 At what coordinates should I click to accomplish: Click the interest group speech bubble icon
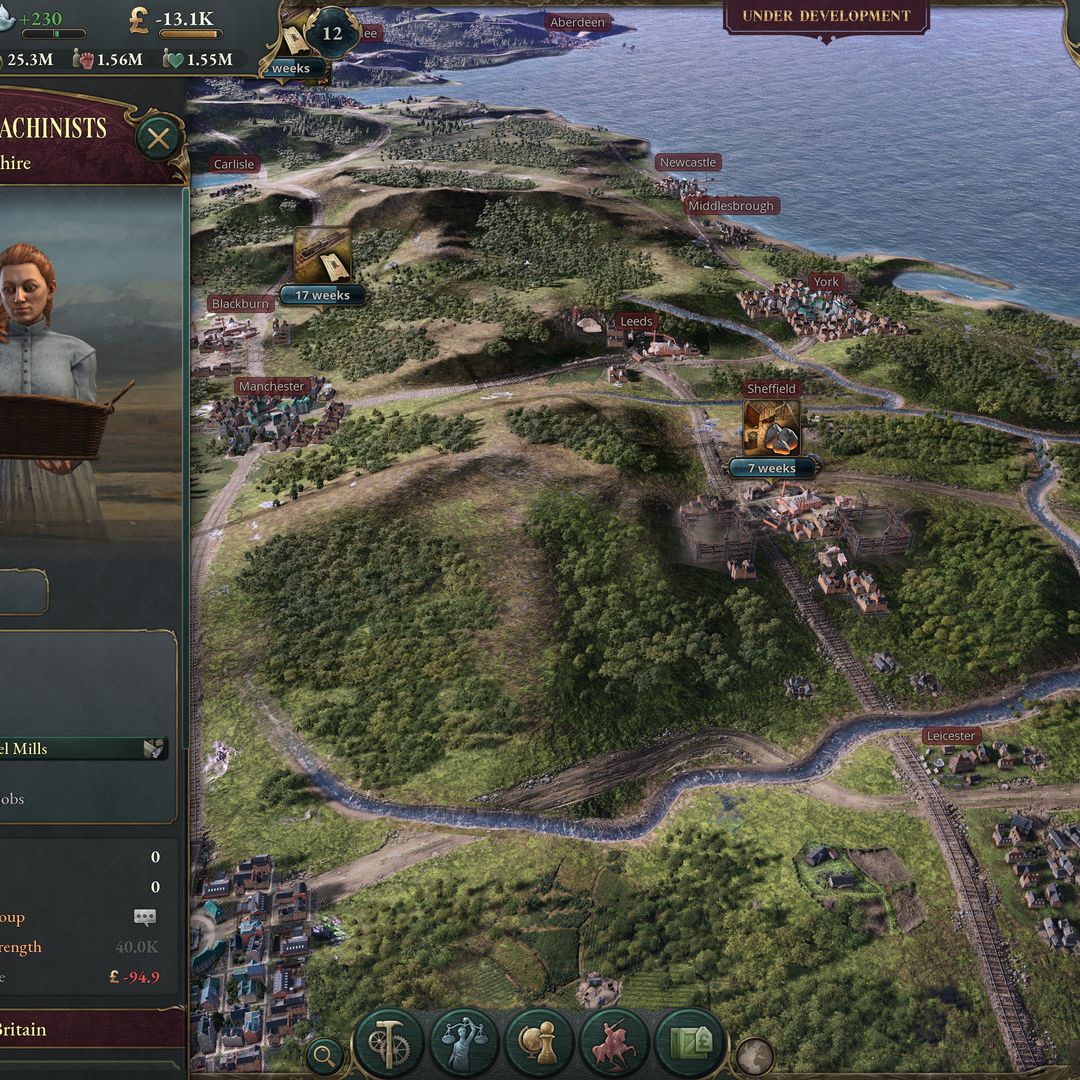point(145,917)
